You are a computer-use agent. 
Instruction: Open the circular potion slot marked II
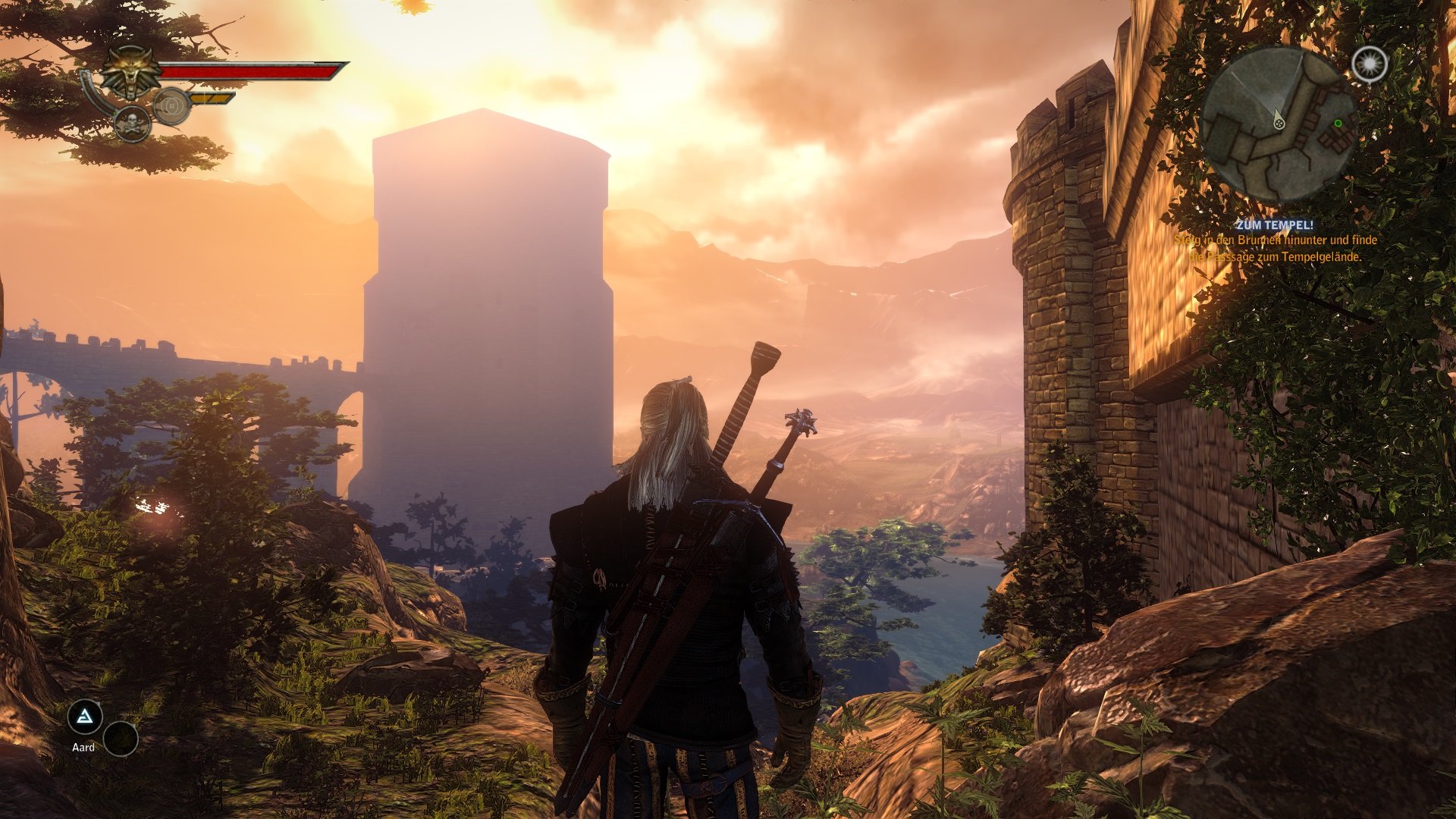(173, 106)
